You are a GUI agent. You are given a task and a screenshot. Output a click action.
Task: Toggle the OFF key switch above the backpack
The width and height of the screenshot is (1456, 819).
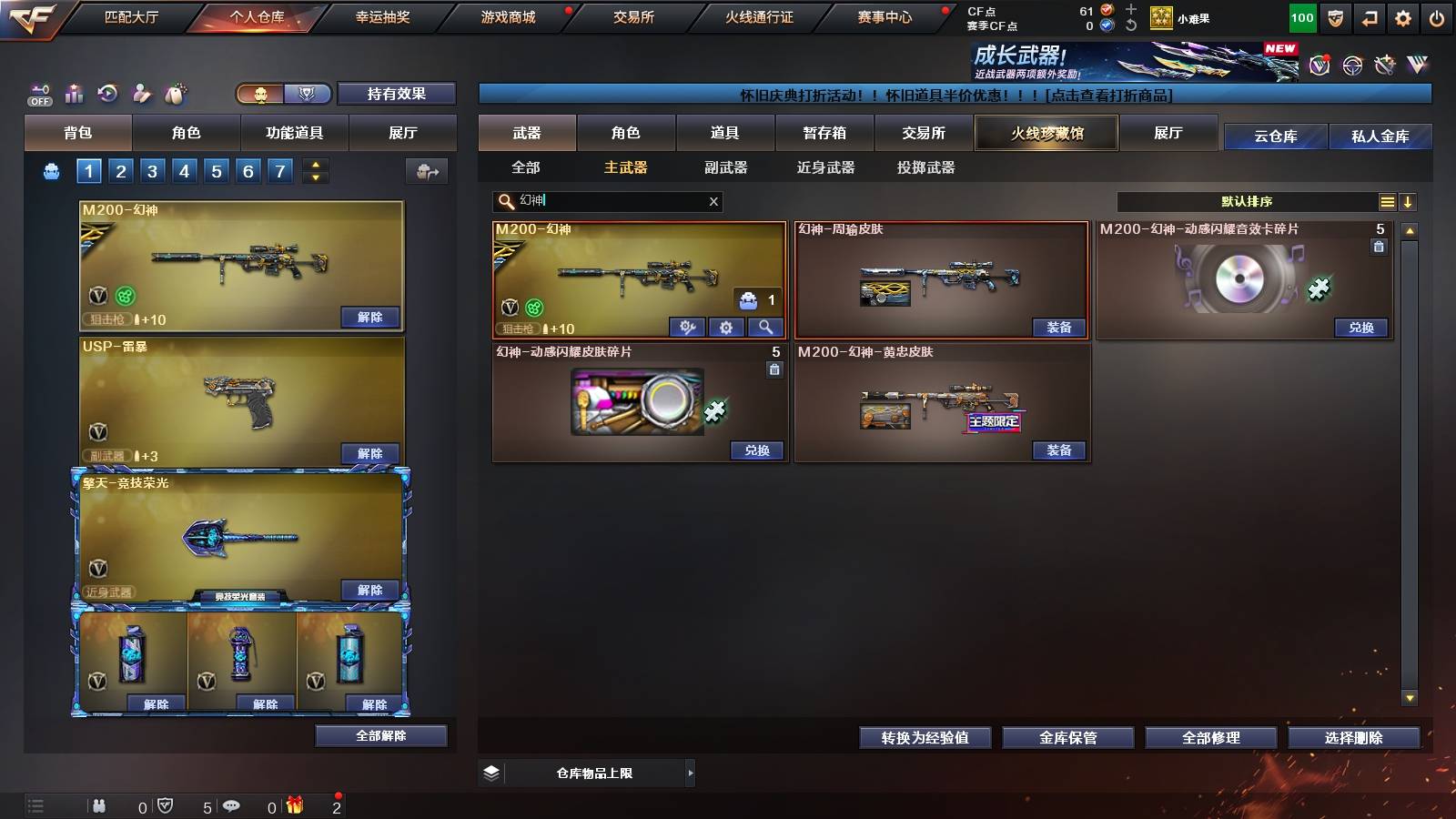click(38, 94)
